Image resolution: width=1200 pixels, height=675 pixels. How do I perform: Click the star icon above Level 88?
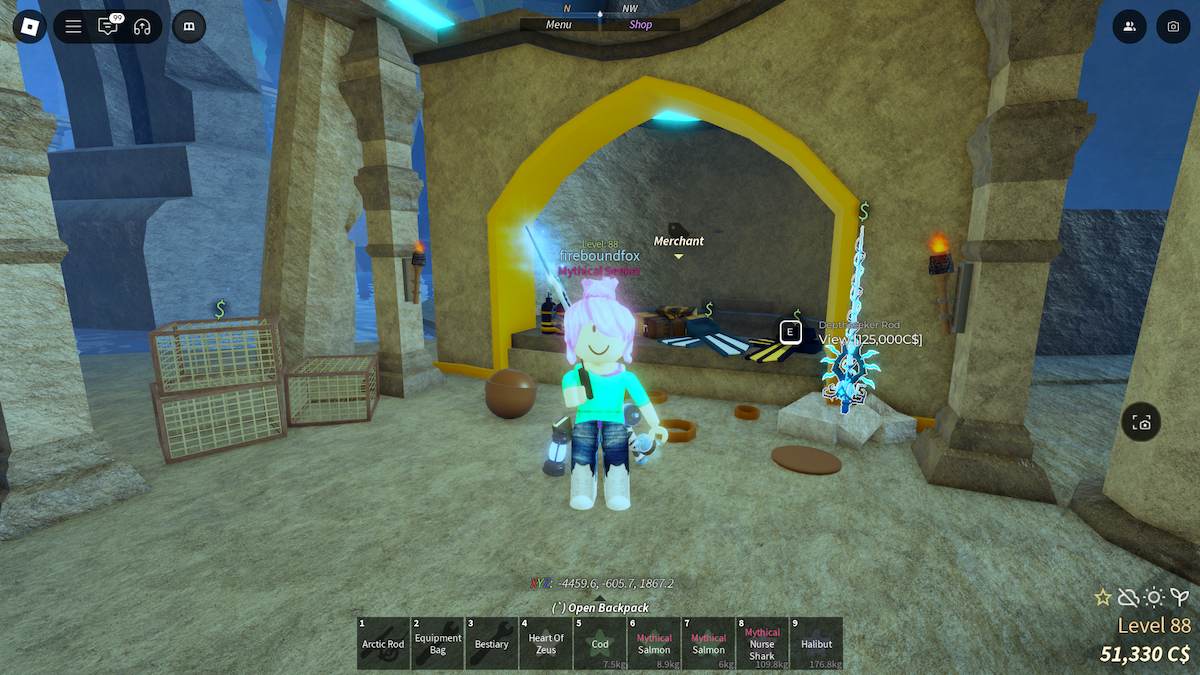[1103, 597]
